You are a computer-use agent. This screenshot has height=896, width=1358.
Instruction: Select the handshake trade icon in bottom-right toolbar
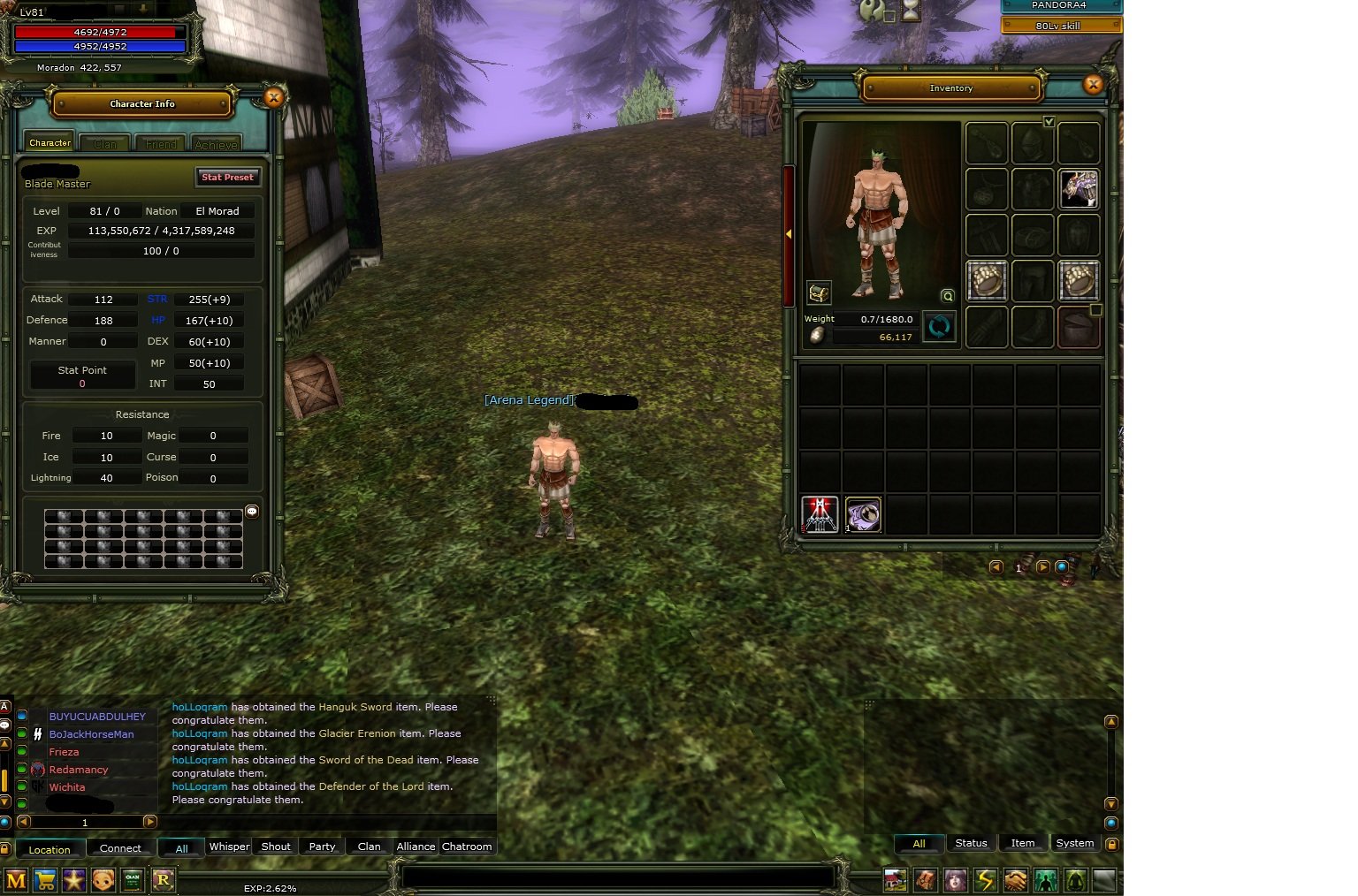click(x=1015, y=880)
